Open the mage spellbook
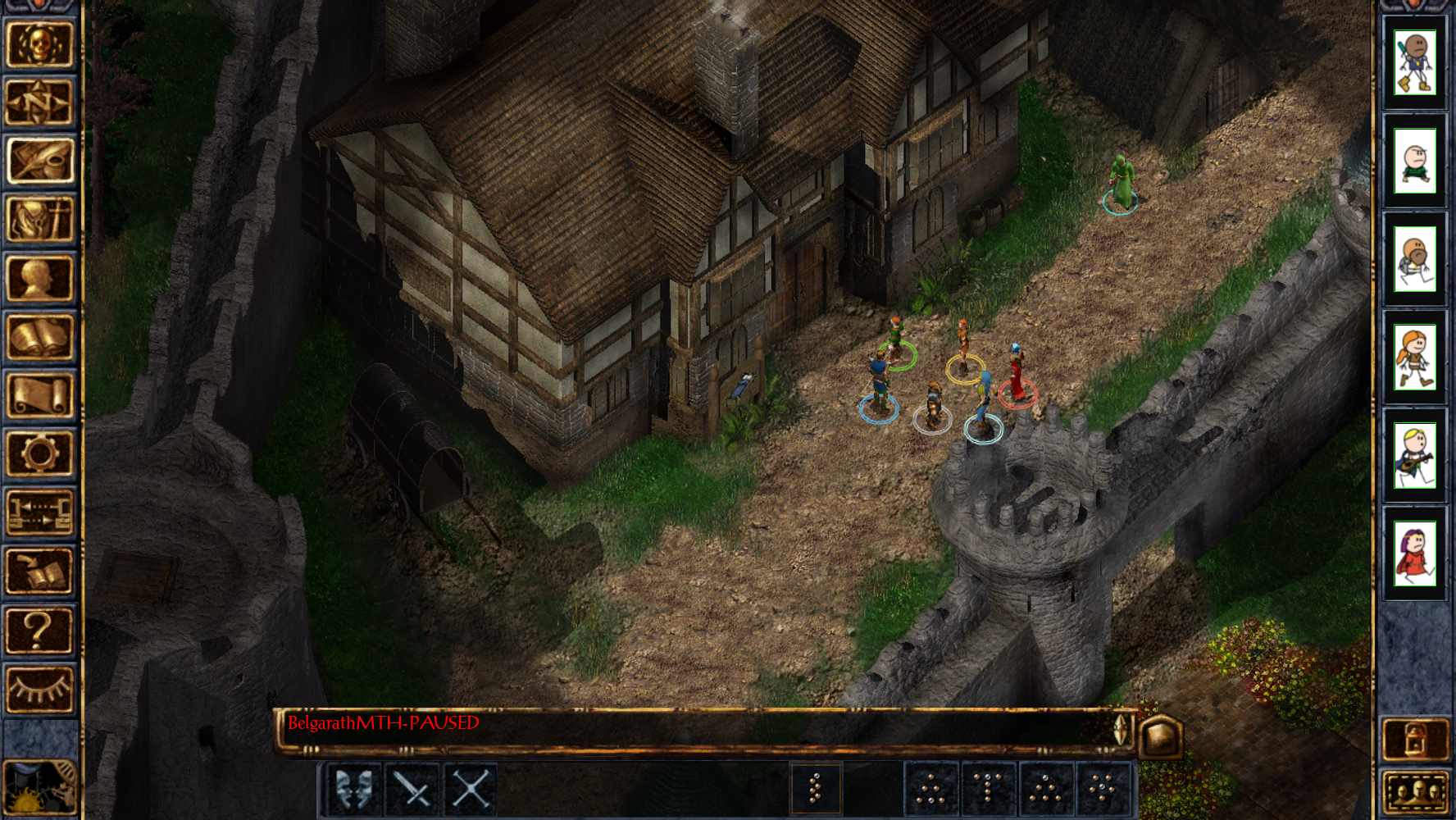This screenshot has height=820, width=1456. (39, 337)
